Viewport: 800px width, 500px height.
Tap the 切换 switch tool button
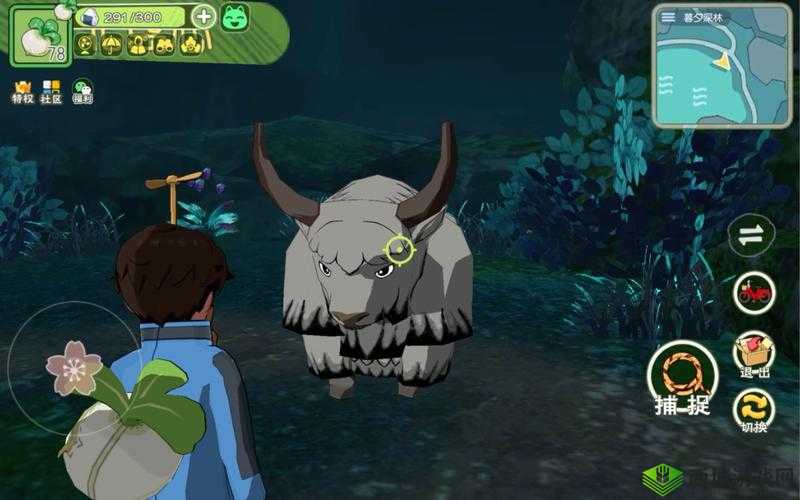(x=754, y=410)
